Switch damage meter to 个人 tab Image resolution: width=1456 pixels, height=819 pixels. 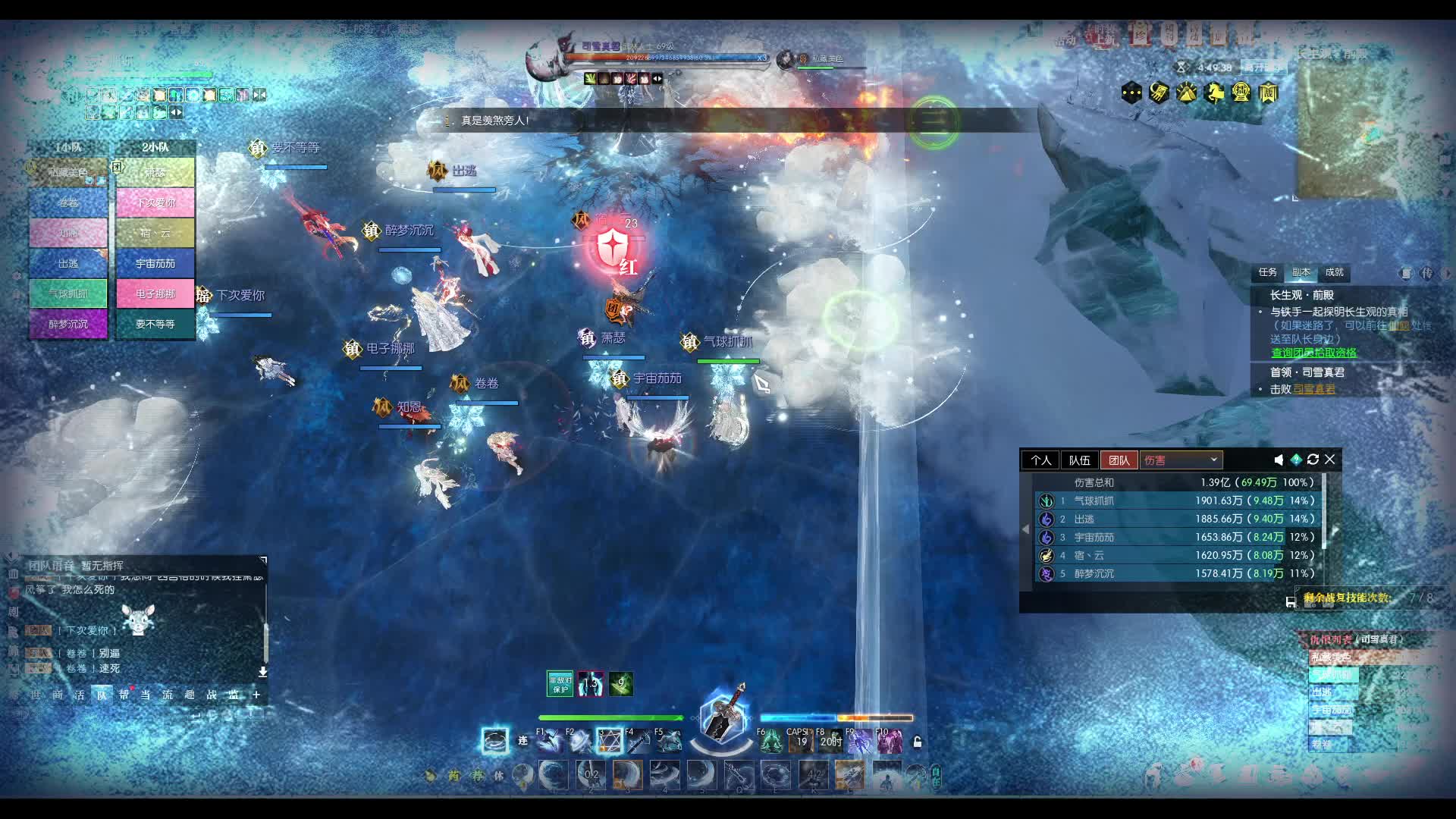(1040, 460)
